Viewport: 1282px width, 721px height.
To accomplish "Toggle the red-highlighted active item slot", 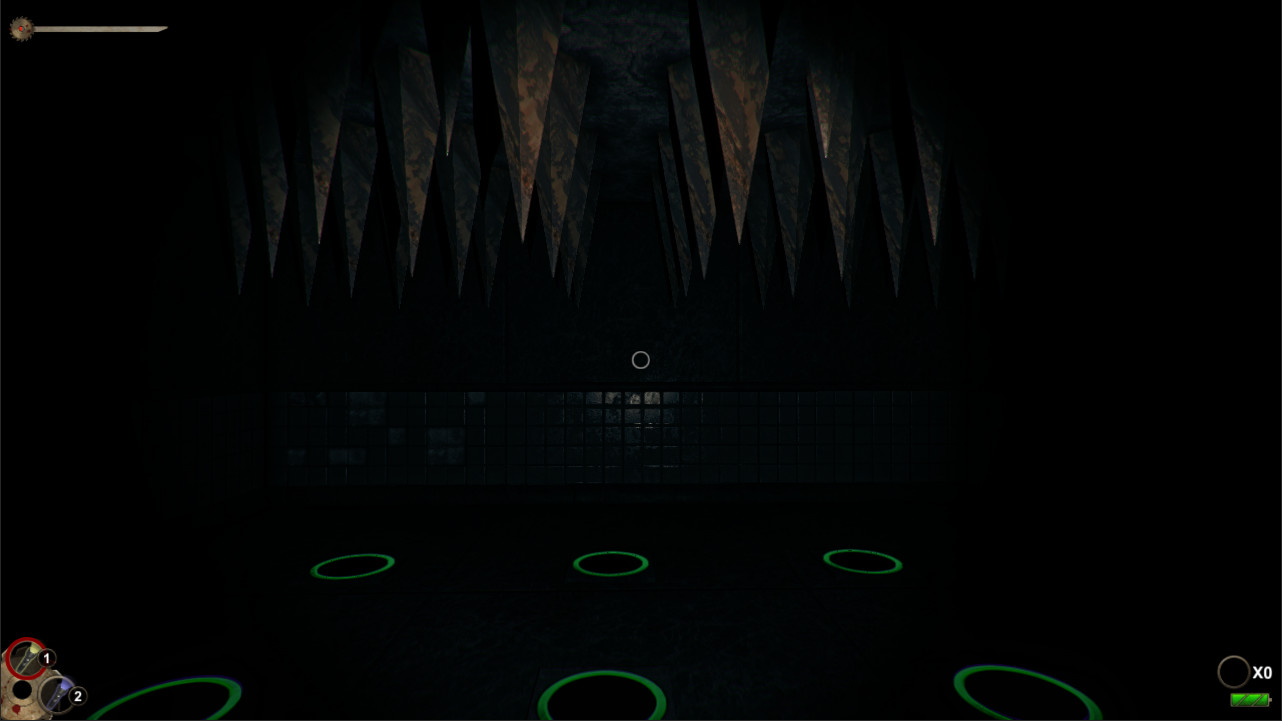I will point(25,657).
